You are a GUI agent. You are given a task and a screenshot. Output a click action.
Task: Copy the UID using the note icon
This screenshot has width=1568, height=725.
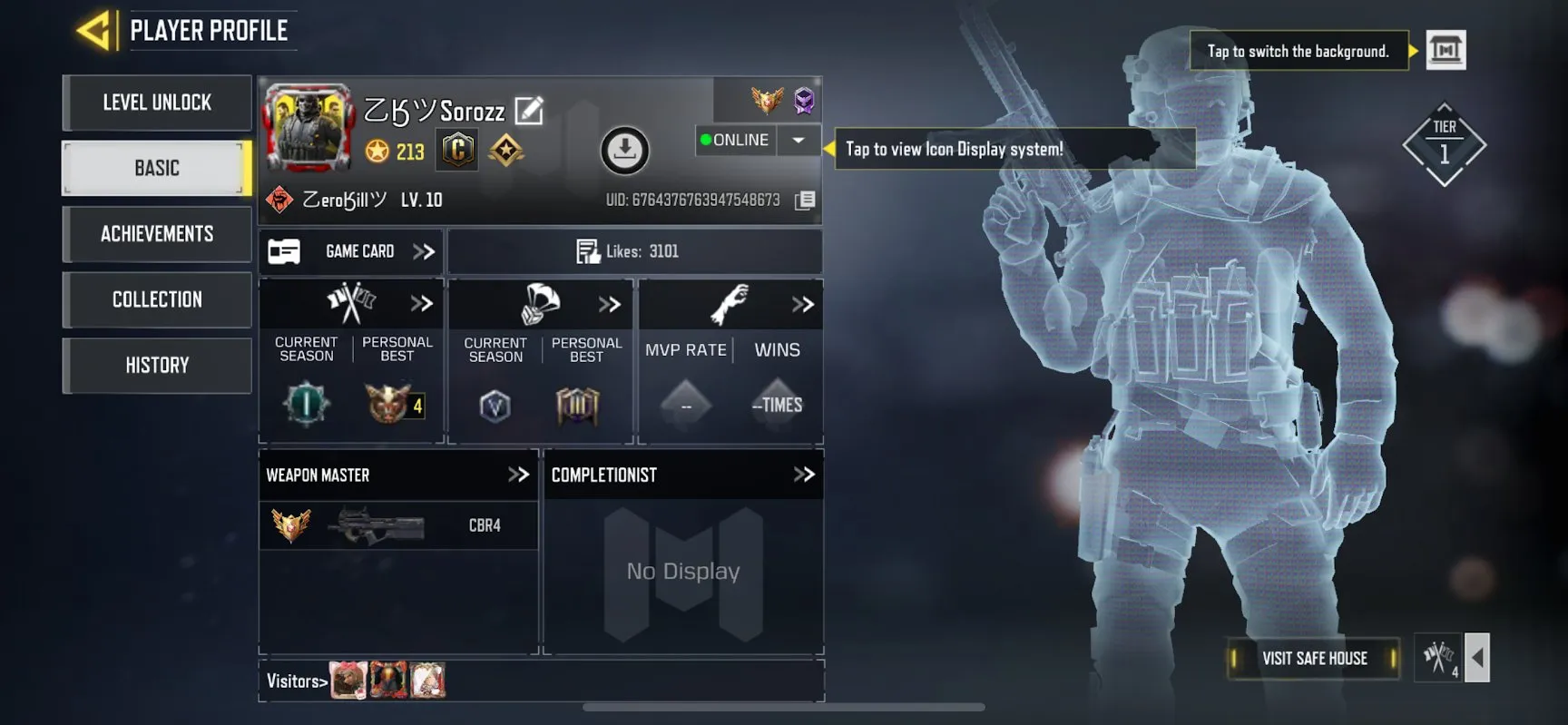802,199
